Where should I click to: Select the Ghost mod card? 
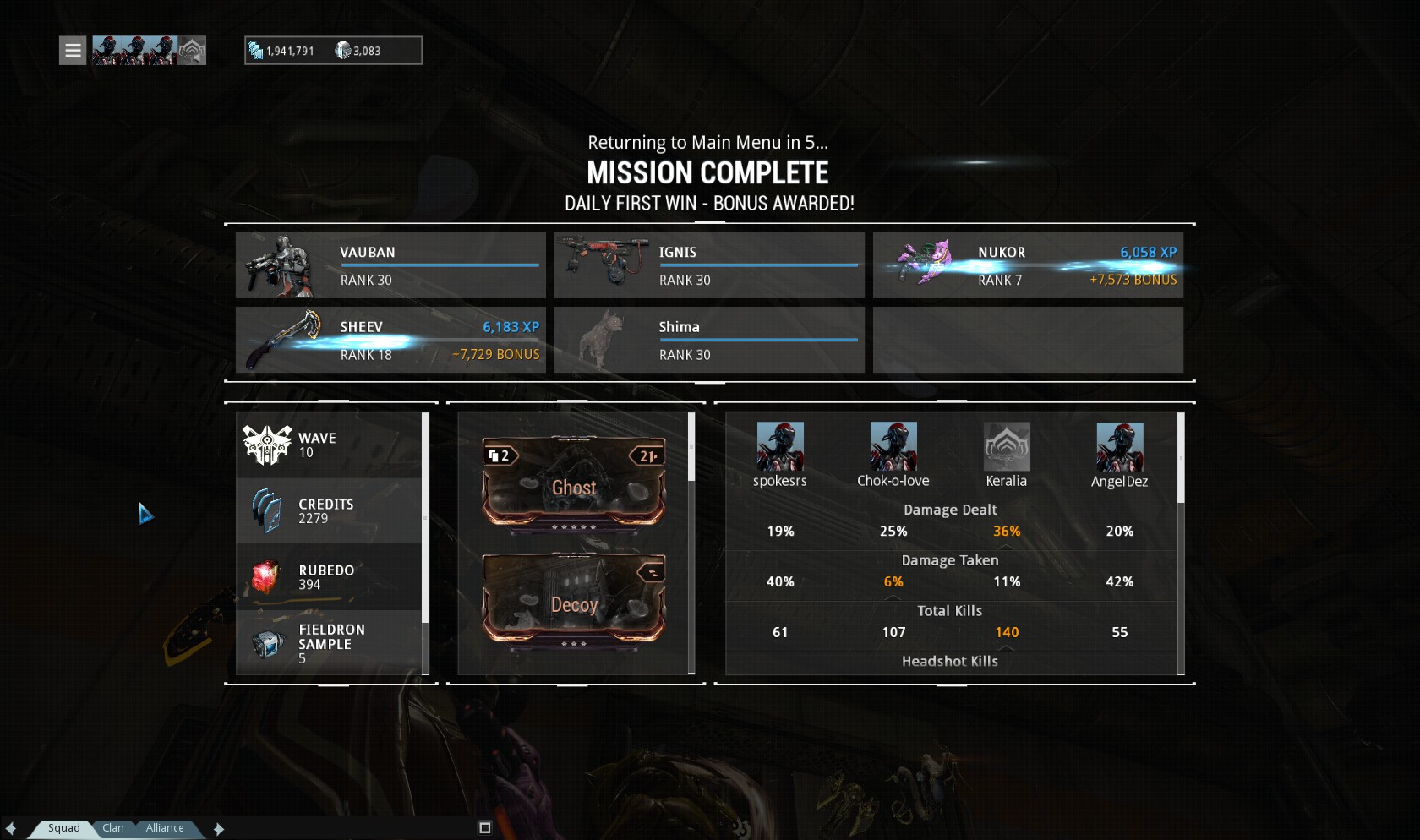pyautogui.click(x=574, y=486)
